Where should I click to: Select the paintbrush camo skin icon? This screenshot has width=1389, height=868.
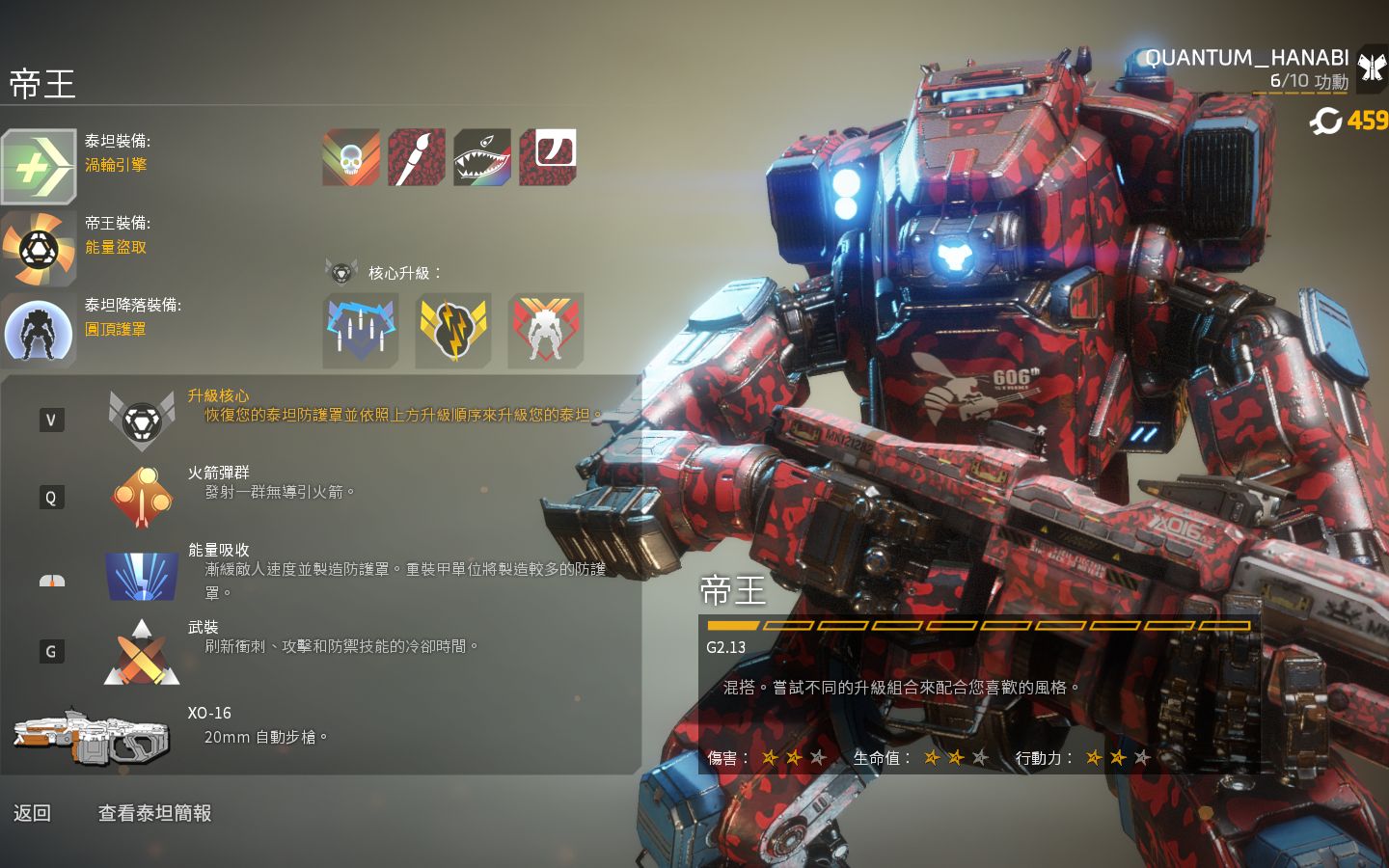417,157
